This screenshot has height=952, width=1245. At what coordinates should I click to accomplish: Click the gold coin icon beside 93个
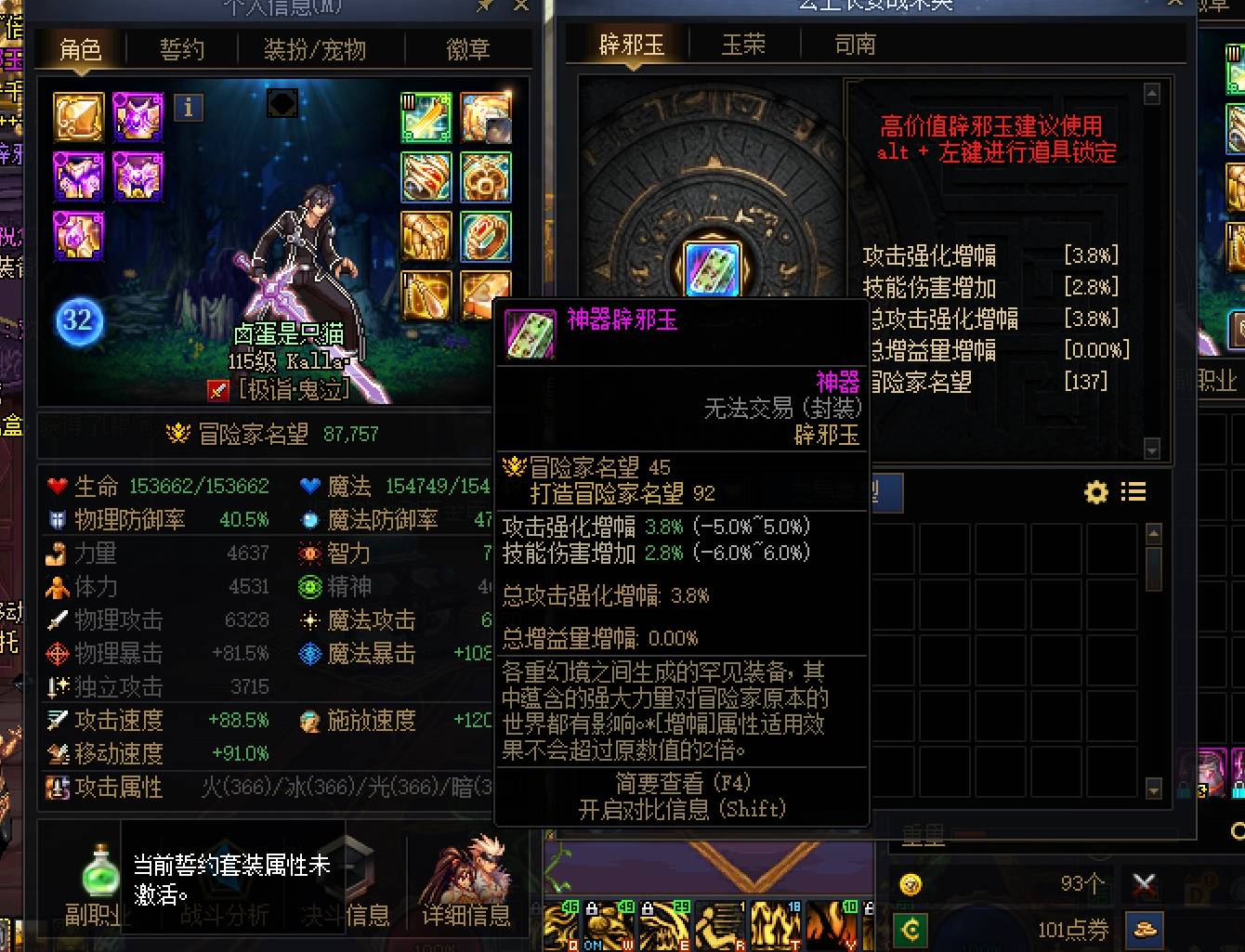[911, 884]
